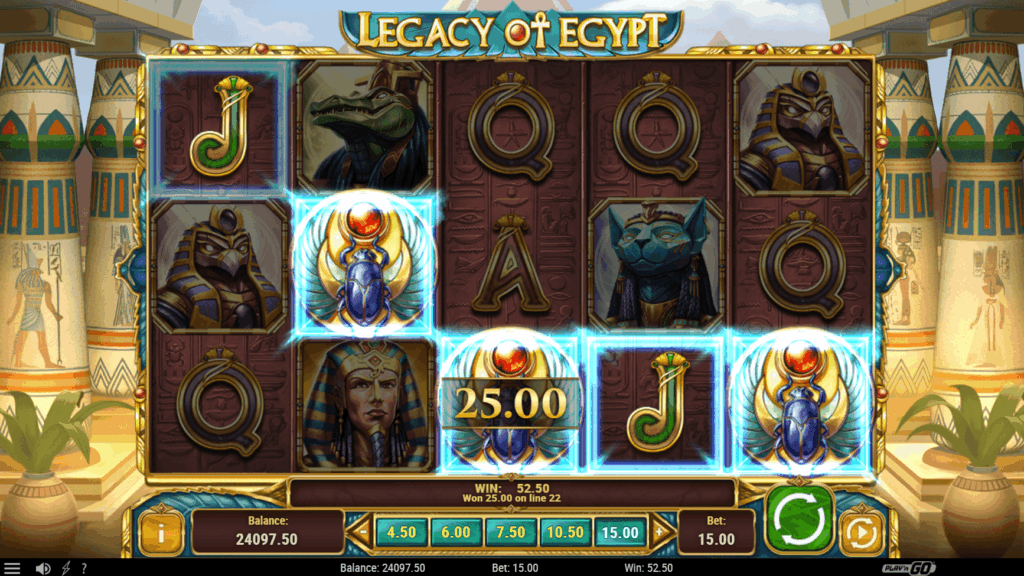1024x576 pixels.
Task: Click the left arrow to decrease bet
Action: click(361, 533)
